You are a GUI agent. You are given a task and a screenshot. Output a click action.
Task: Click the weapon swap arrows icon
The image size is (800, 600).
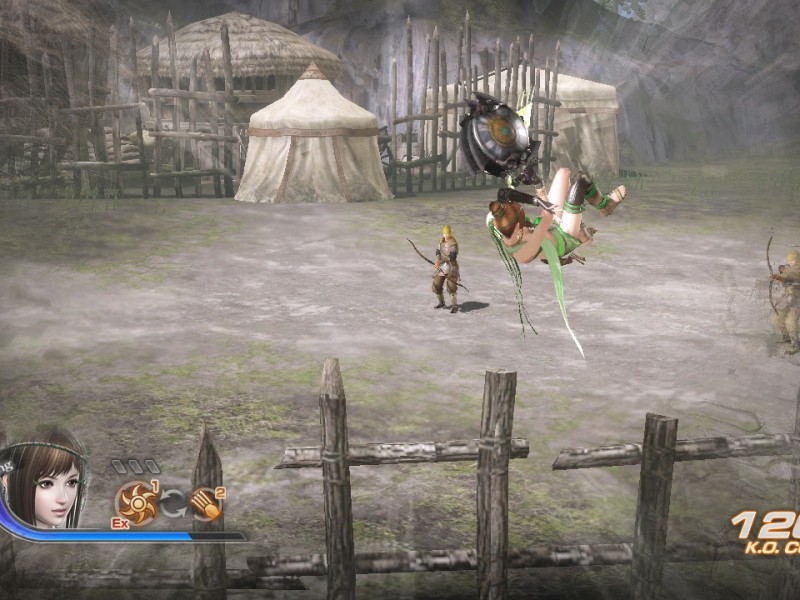171,503
